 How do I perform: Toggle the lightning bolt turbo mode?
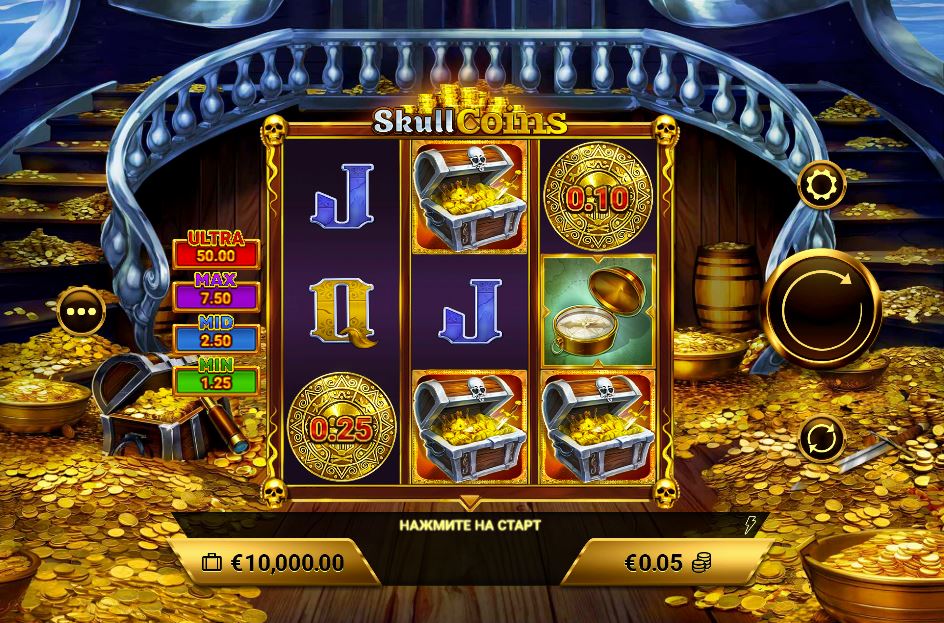pyautogui.click(x=751, y=525)
